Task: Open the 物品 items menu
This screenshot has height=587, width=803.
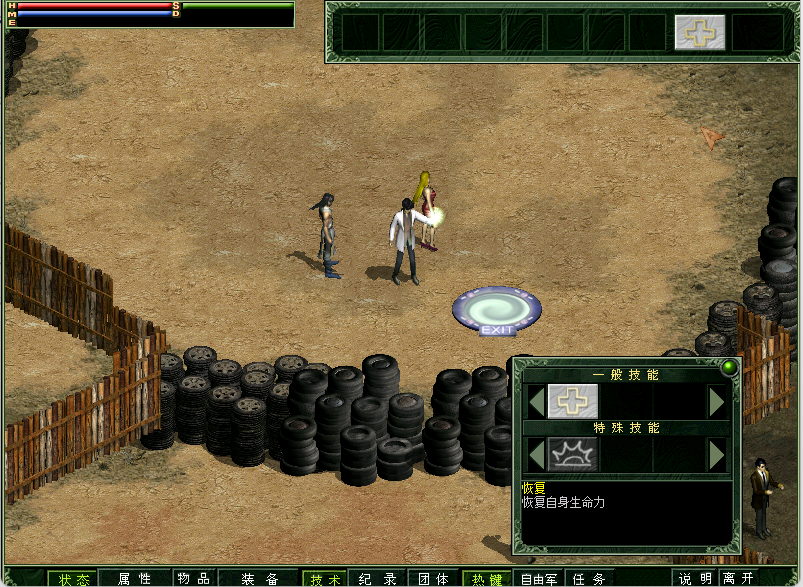Action: coord(193,578)
